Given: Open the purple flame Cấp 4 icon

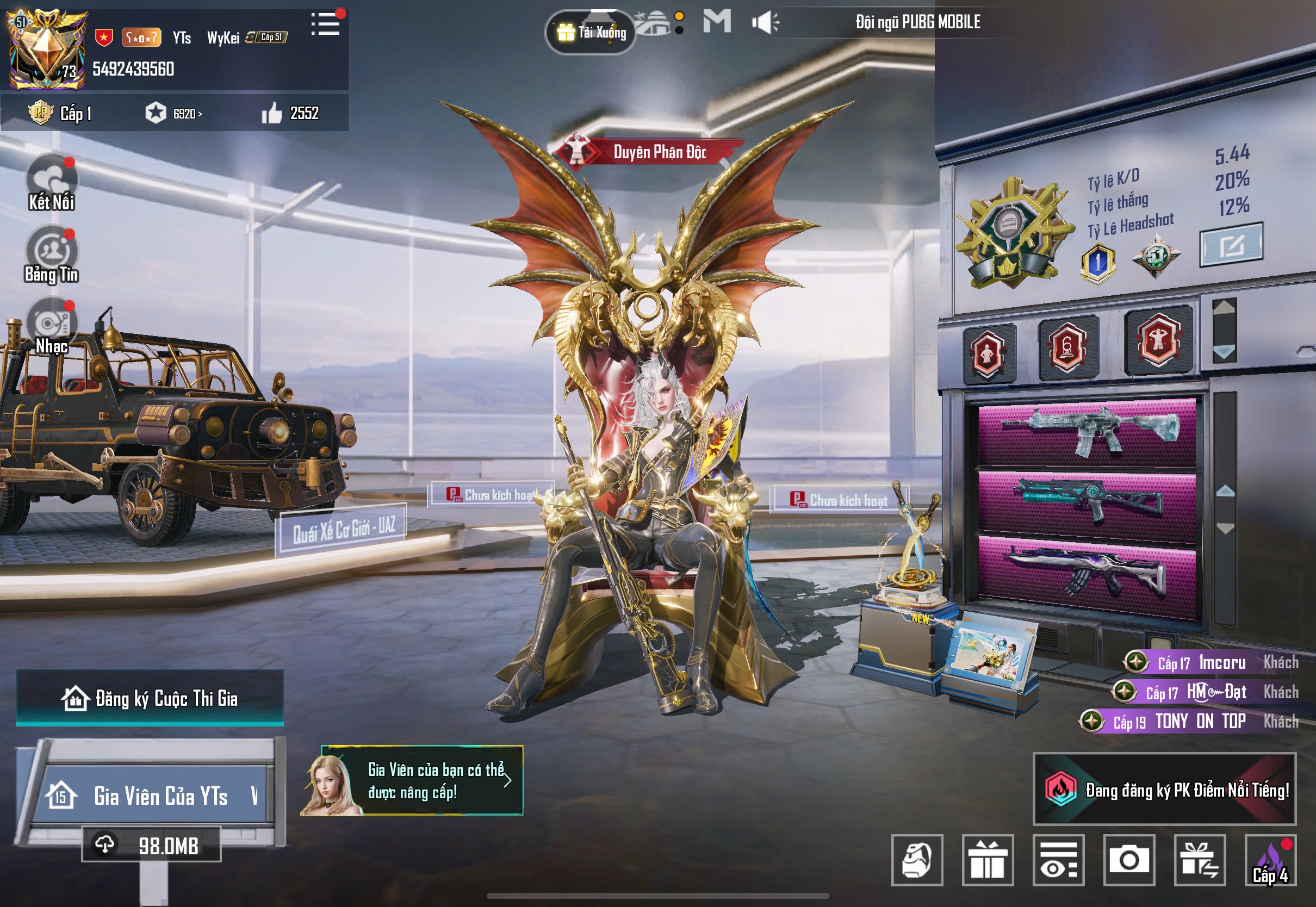Looking at the screenshot, I should [x=1270, y=860].
